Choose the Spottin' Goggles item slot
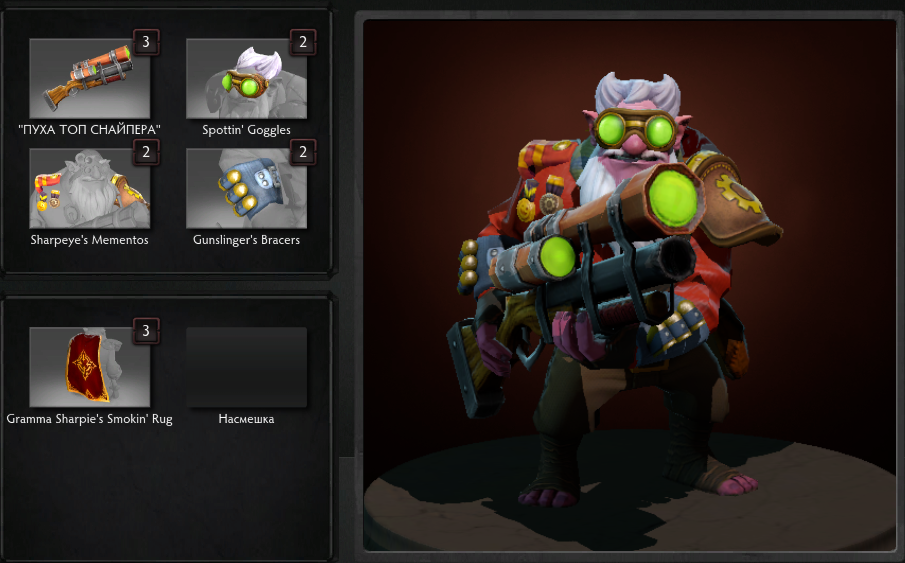The image size is (905, 563). (x=246, y=79)
